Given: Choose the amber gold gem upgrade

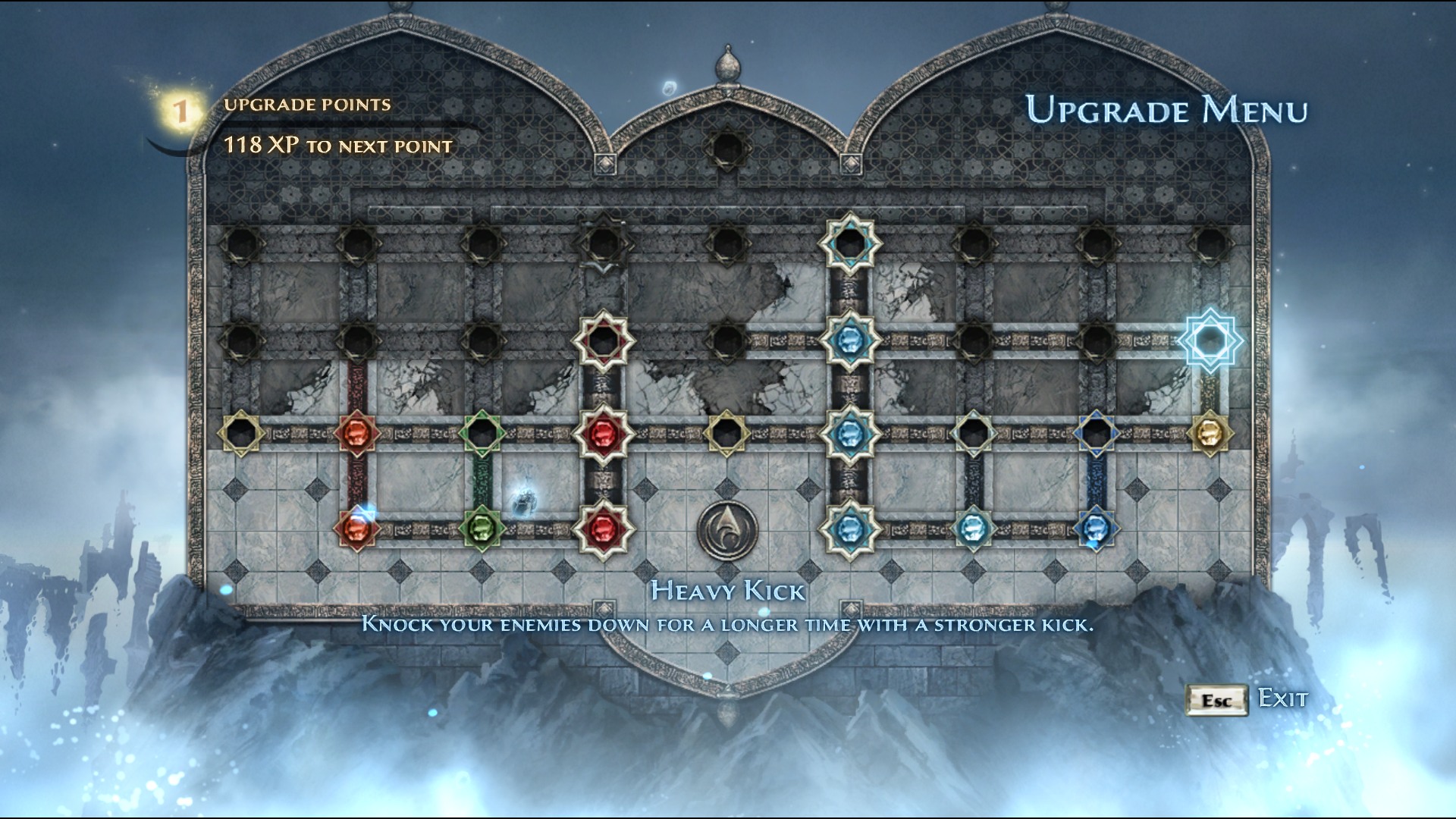Looking at the screenshot, I should click(x=1210, y=433).
